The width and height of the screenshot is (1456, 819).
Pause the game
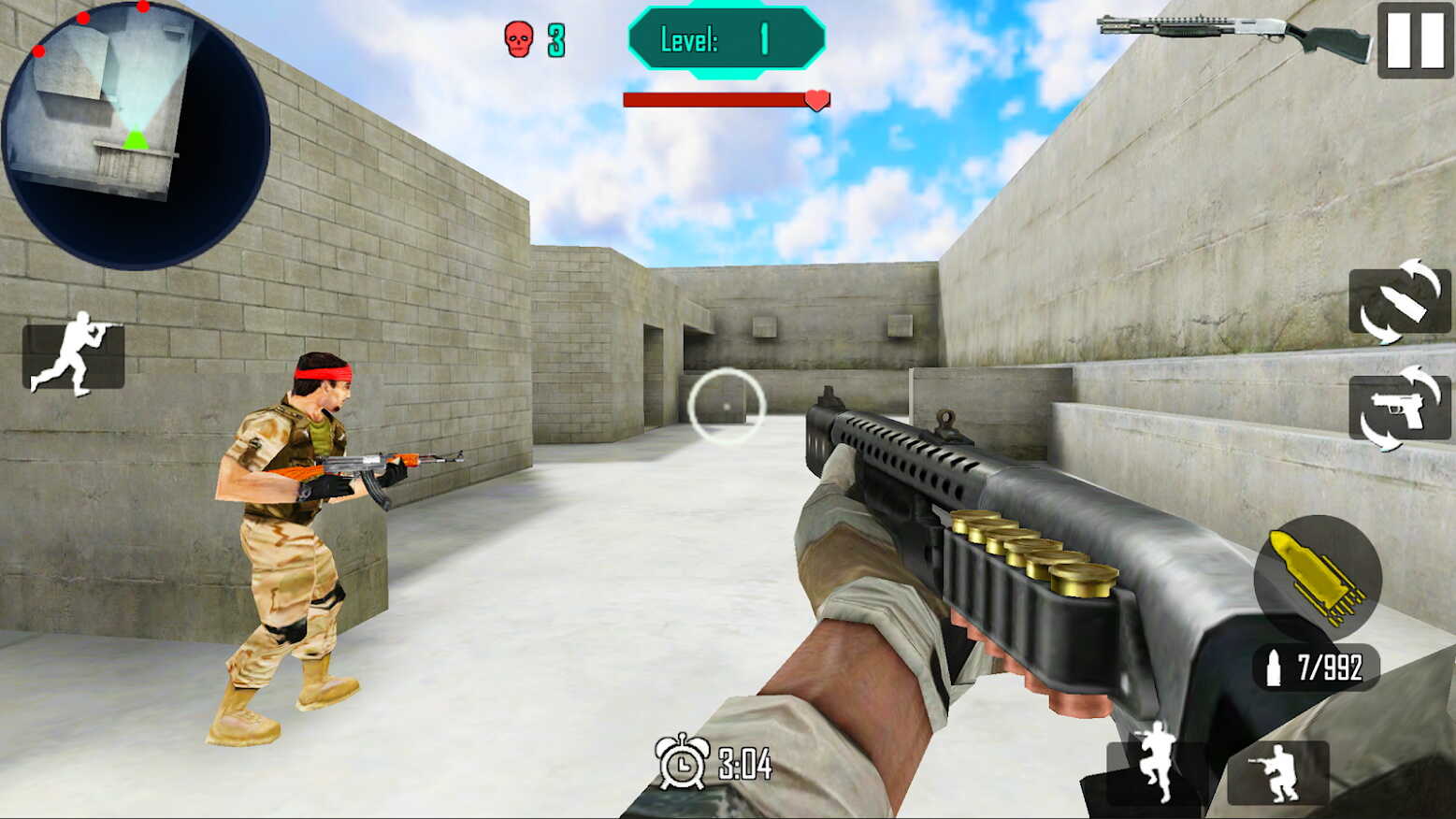pos(1414,40)
